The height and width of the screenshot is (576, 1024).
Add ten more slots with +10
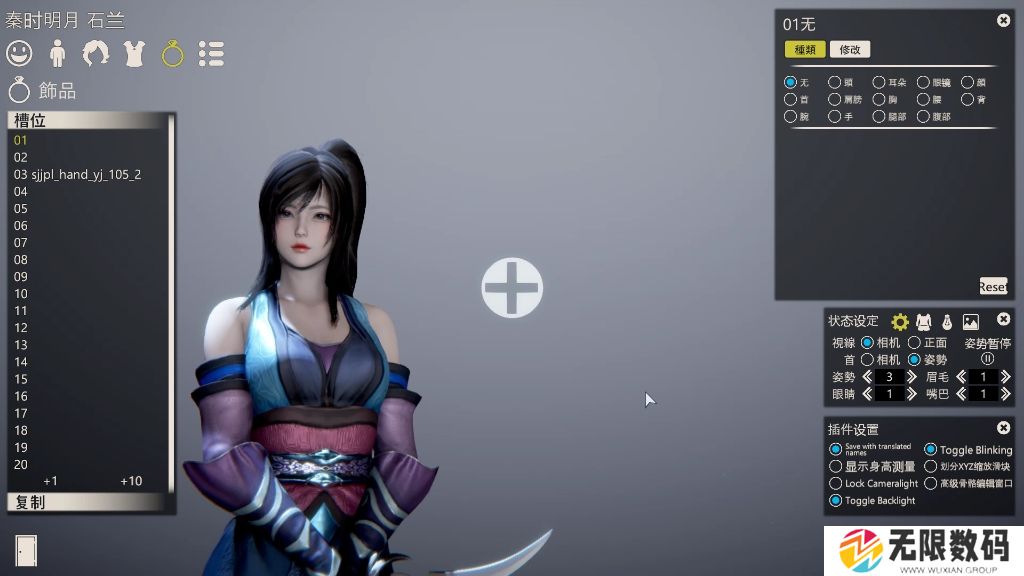pos(131,481)
